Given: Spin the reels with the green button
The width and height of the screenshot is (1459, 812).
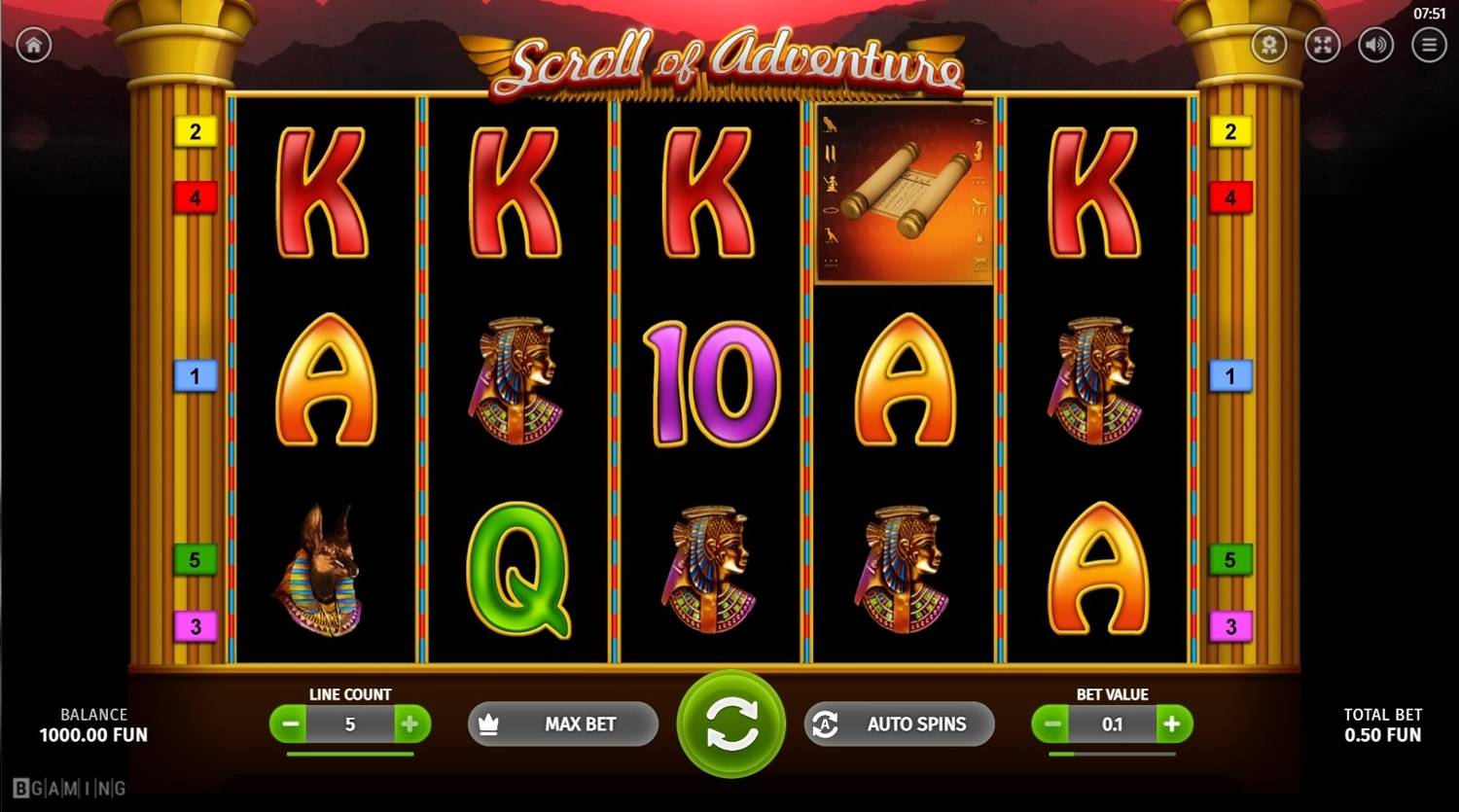Looking at the screenshot, I should pos(731,724).
